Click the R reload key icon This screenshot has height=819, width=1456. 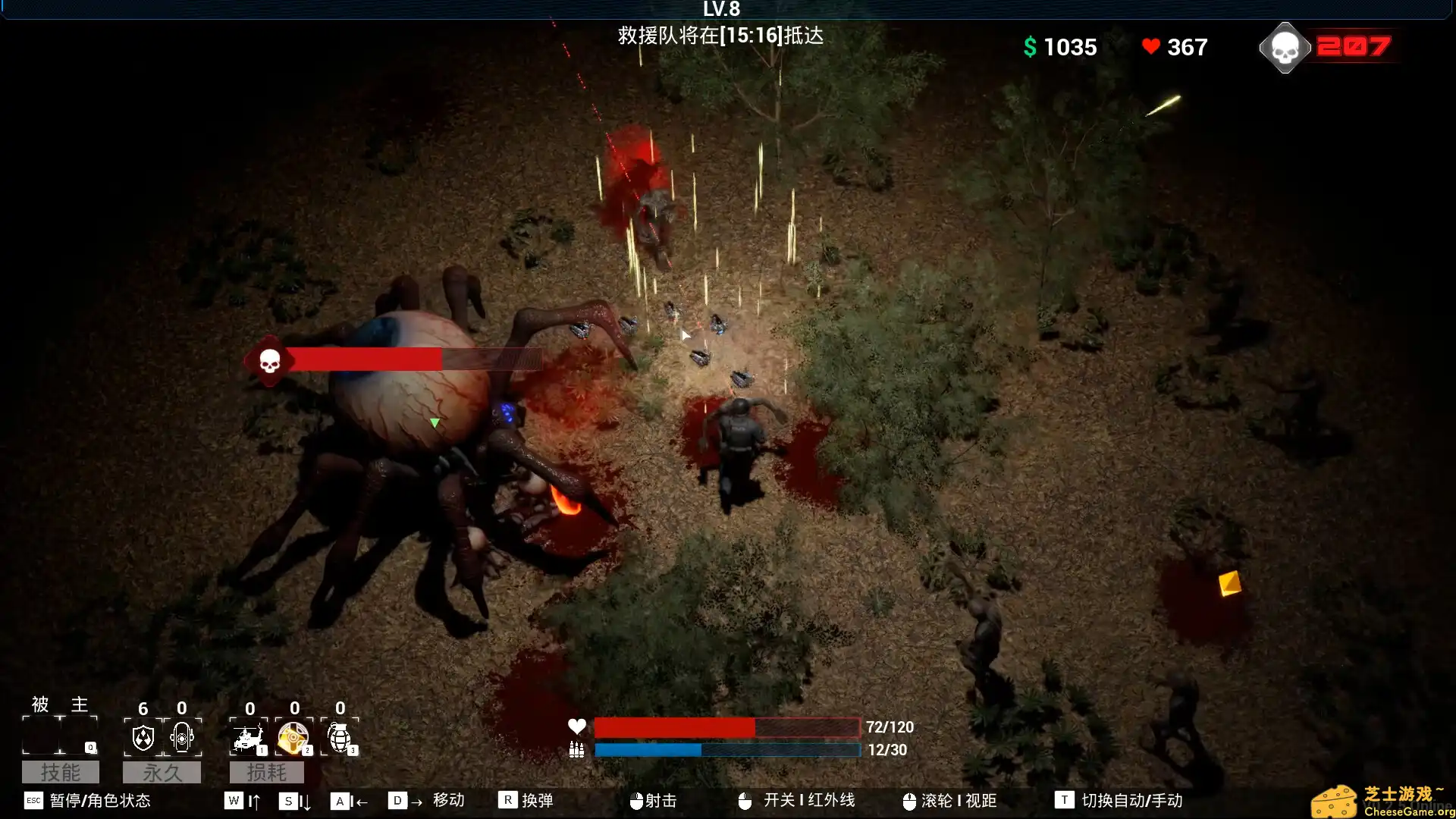tap(507, 799)
